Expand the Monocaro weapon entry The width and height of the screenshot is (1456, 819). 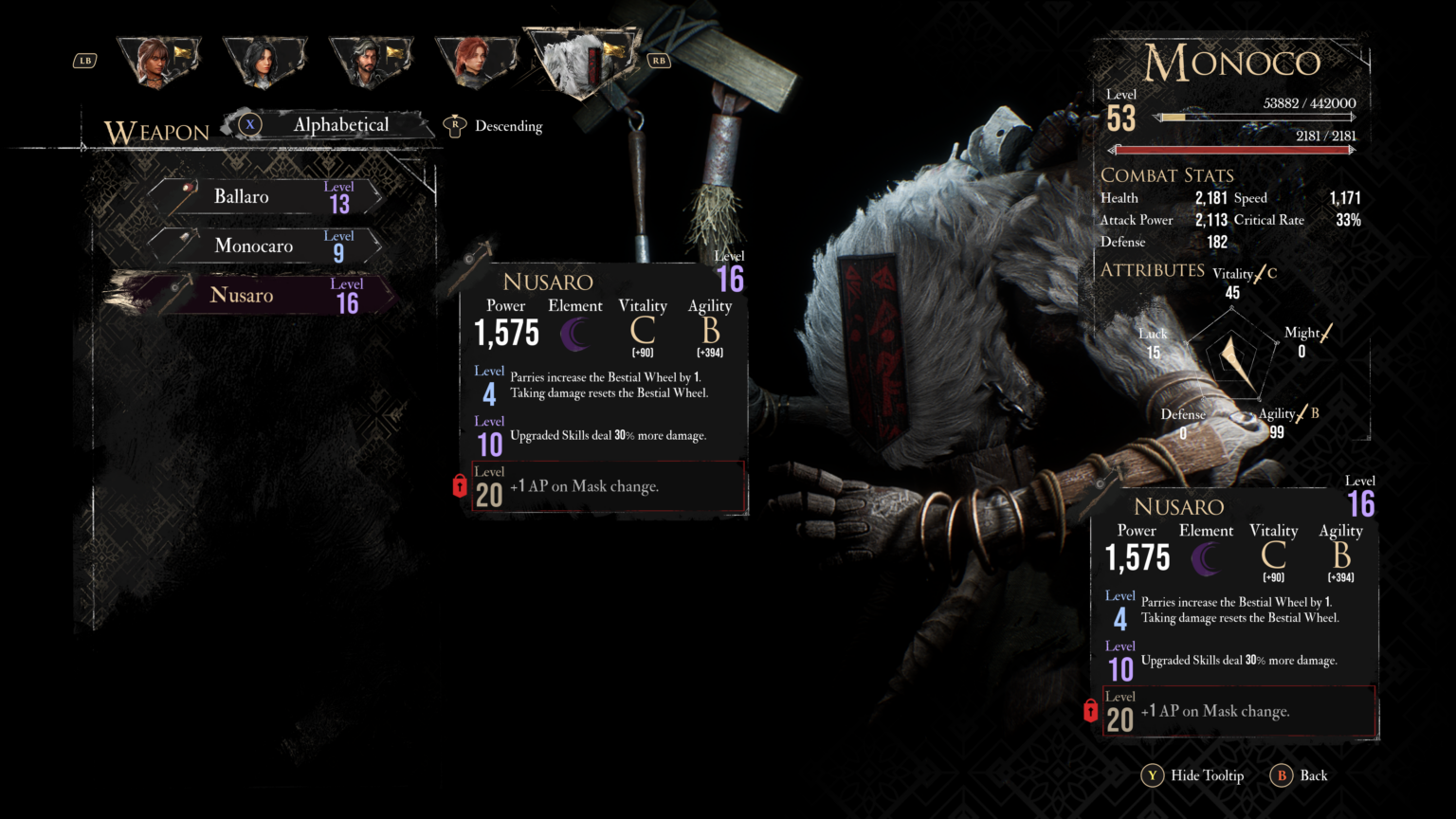pyautogui.click(x=265, y=246)
